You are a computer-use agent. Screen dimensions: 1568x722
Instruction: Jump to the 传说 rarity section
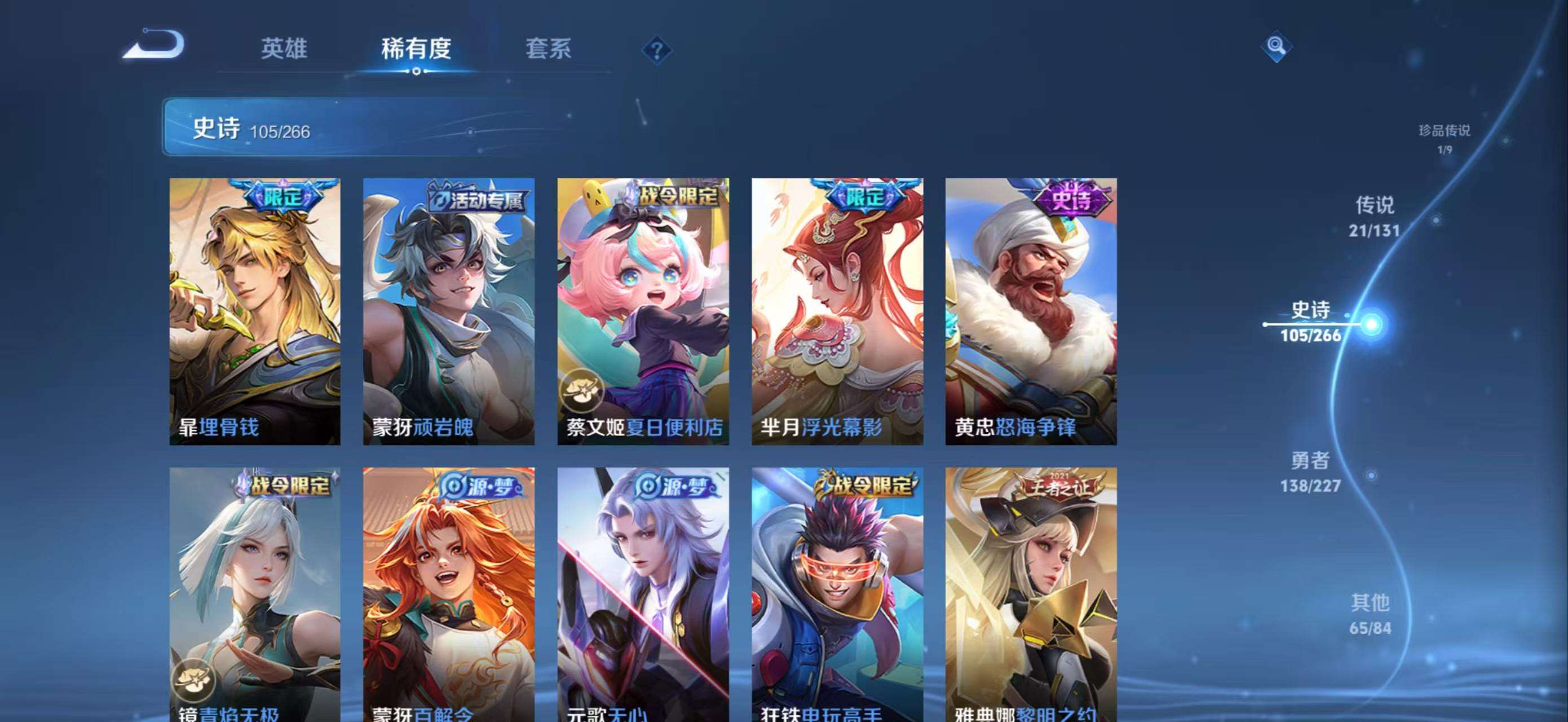point(1375,216)
